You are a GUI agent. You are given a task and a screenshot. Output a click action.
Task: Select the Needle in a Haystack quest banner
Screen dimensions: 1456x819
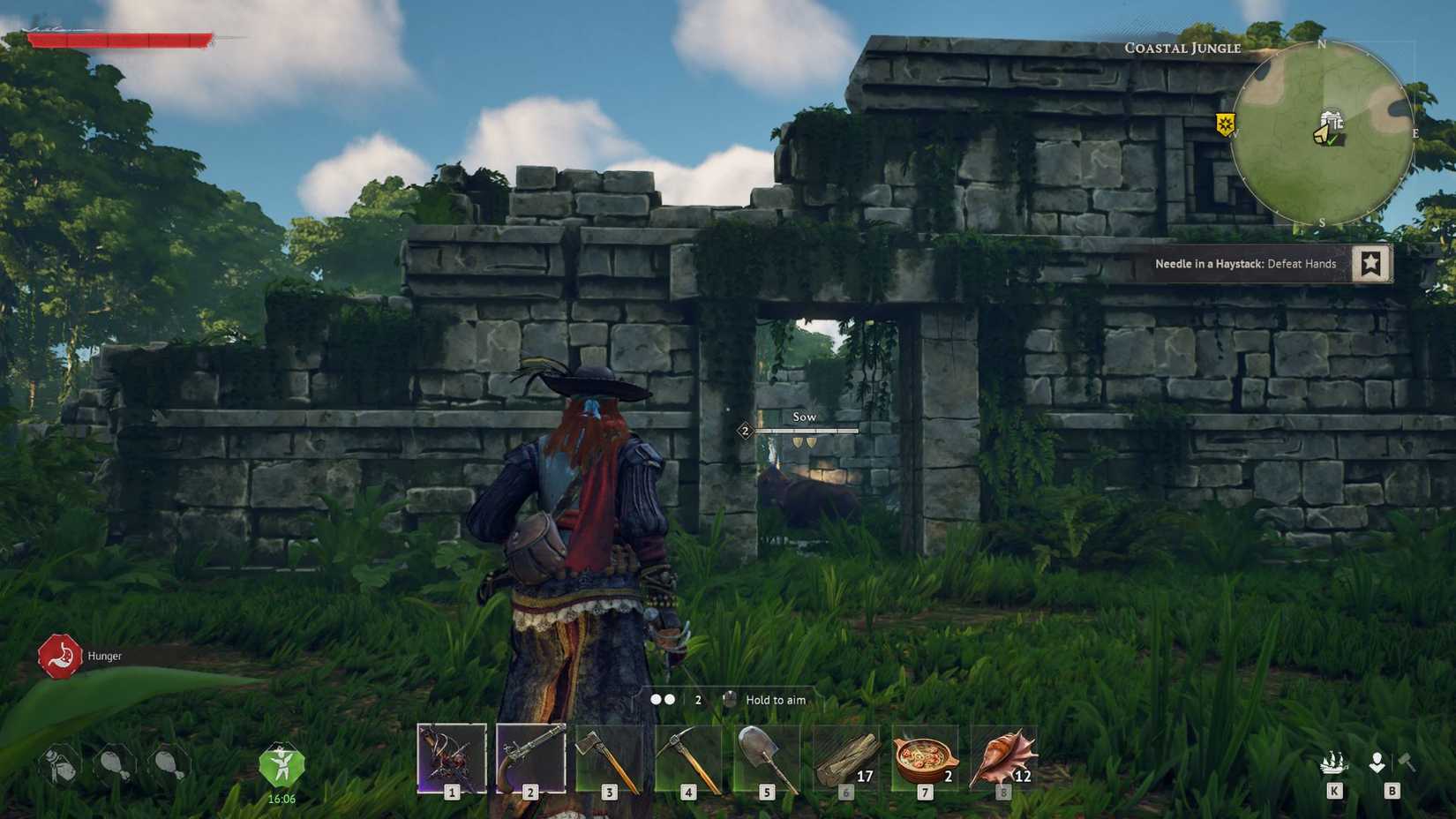tap(1246, 263)
